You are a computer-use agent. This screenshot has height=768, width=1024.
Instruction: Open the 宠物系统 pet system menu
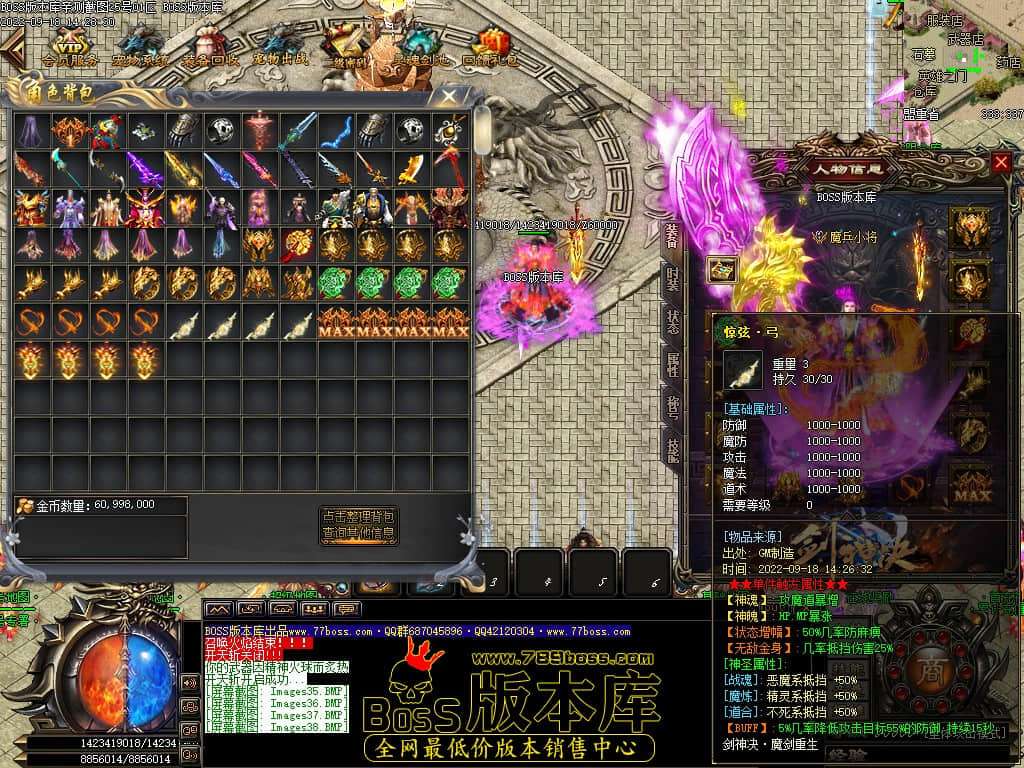140,45
